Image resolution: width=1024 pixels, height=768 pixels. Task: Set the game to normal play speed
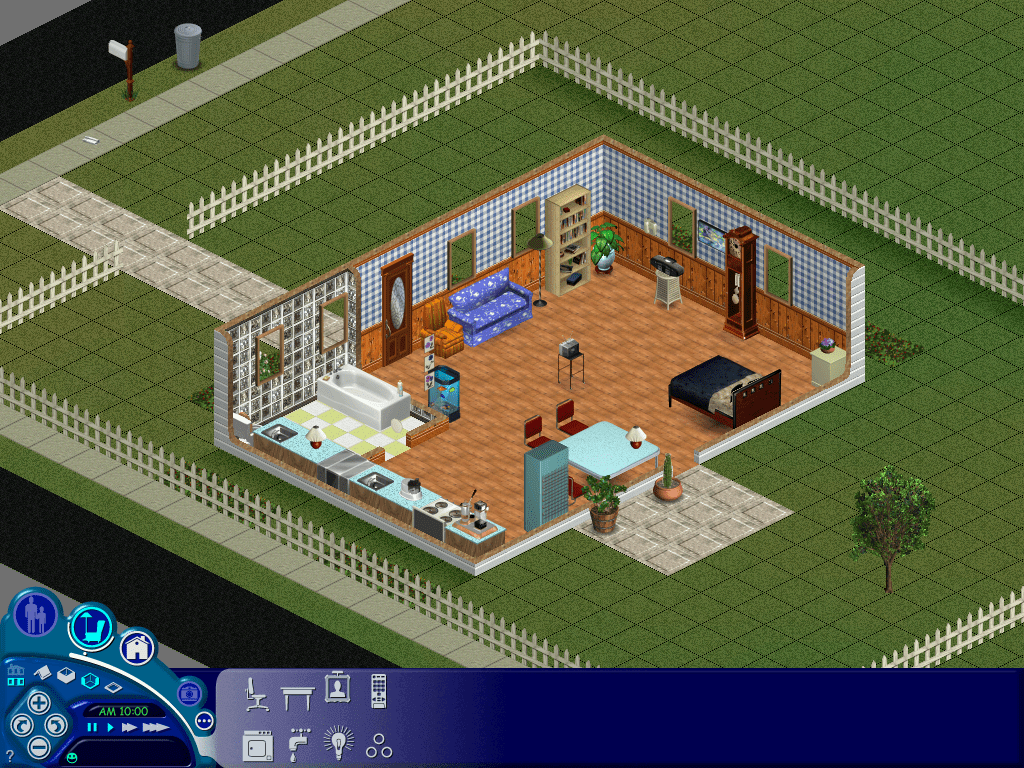110,727
